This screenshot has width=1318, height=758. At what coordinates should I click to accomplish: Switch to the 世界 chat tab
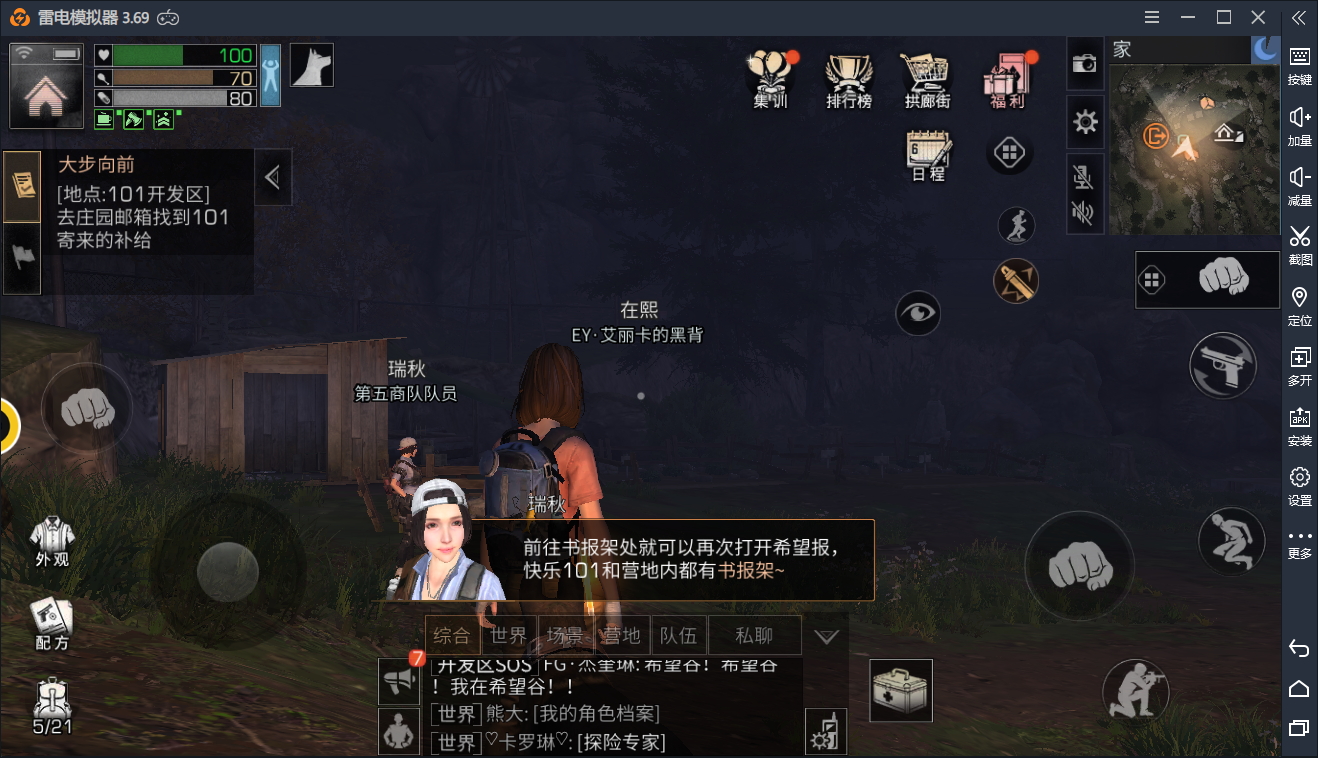[509, 635]
